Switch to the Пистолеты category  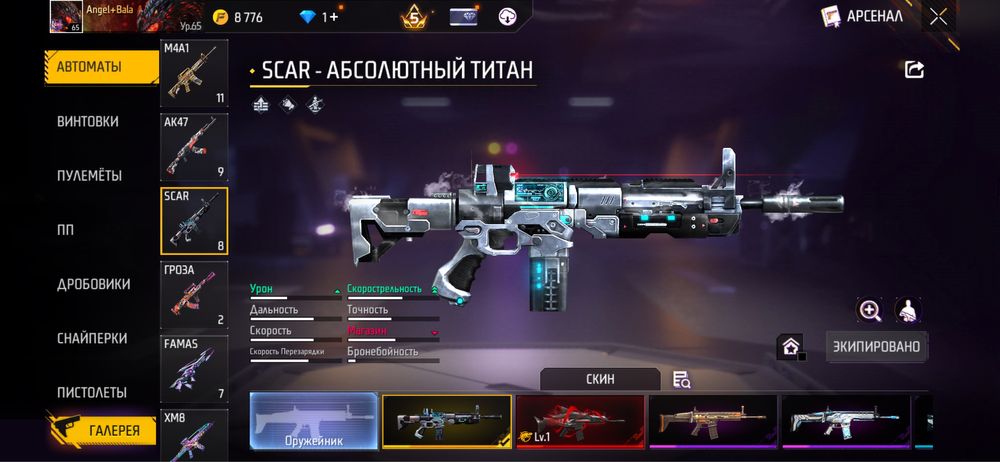[x=91, y=392]
